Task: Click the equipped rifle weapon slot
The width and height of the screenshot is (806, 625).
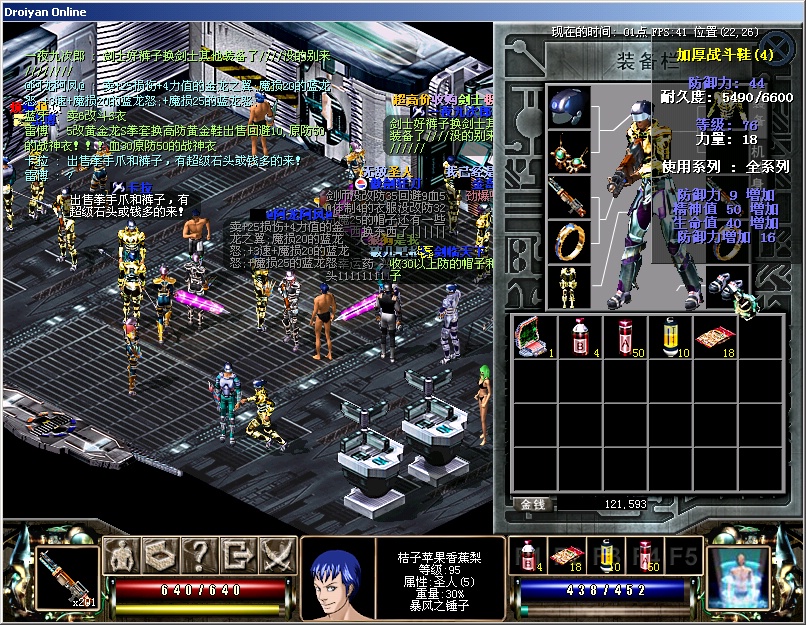Action: point(568,197)
